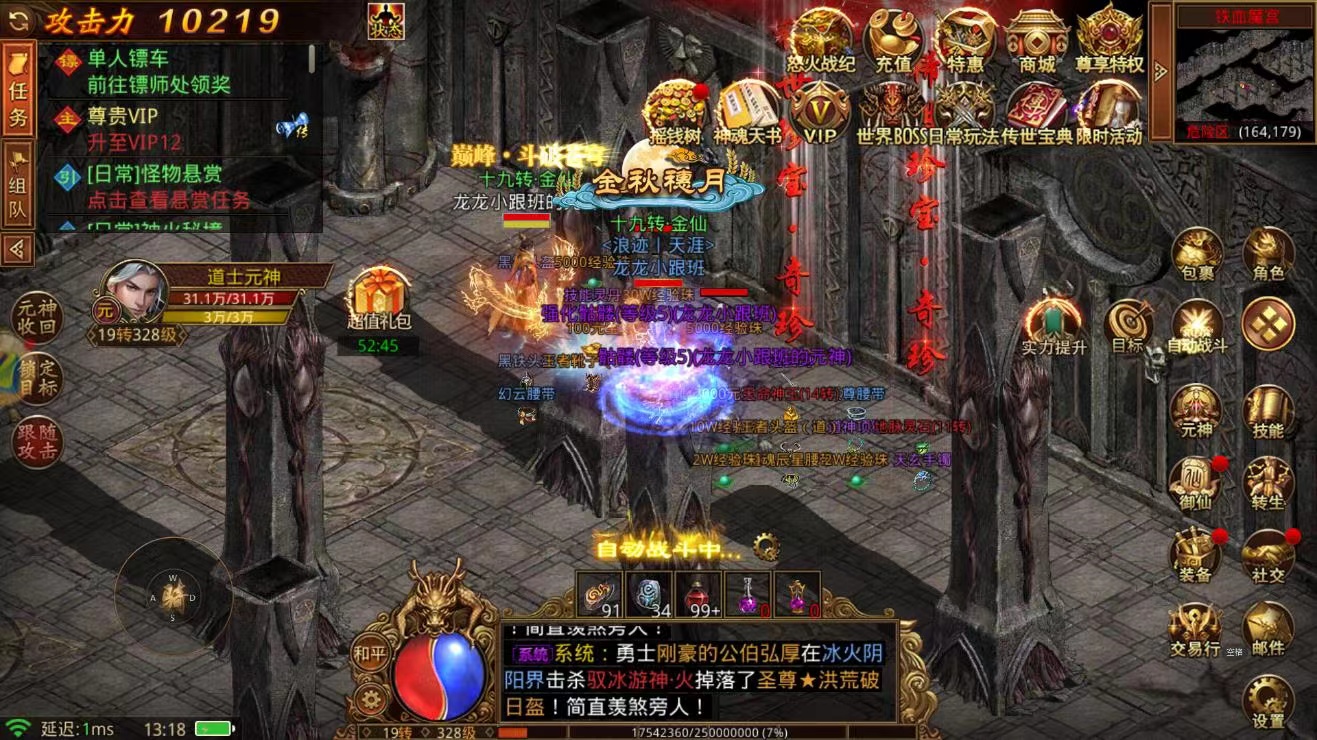Open the 充值 recharge shop
The image size is (1317, 740).
click(893, 38)
